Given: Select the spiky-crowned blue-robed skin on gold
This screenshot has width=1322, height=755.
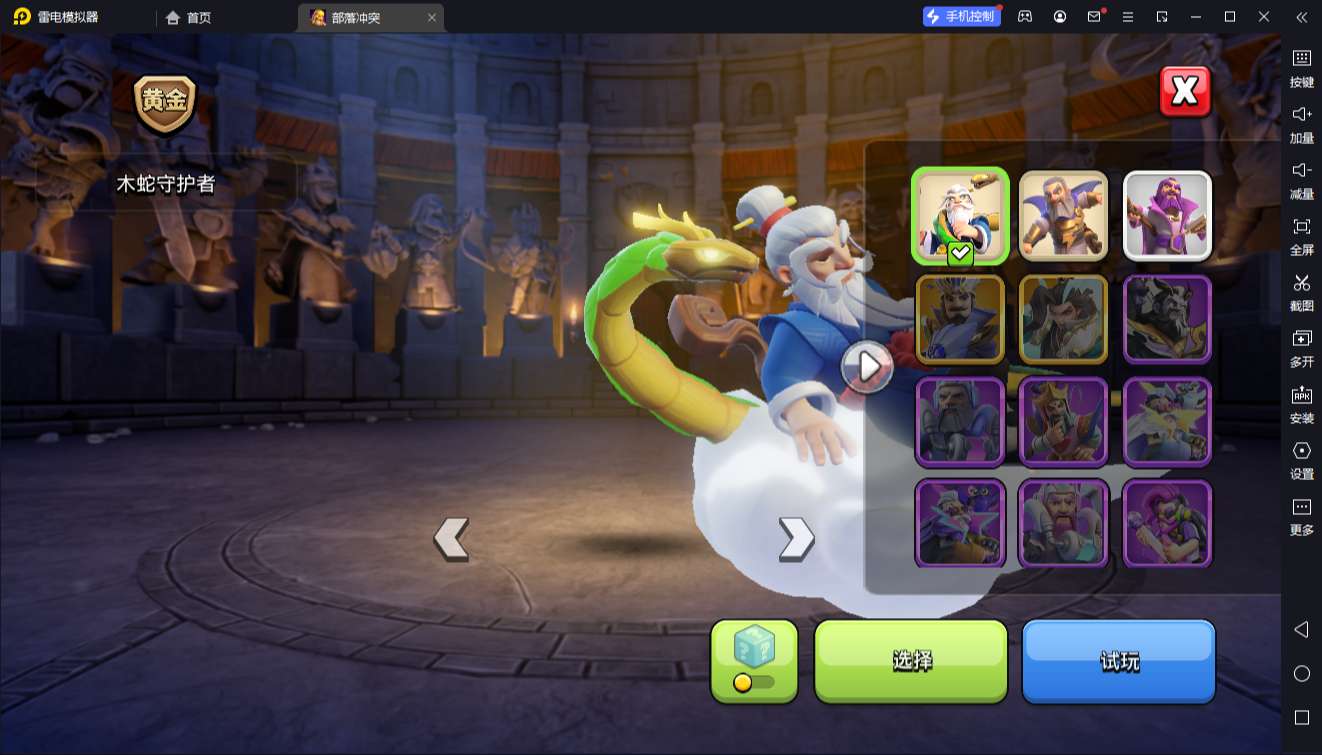Looking at the screenshot, I should (960, 319).
